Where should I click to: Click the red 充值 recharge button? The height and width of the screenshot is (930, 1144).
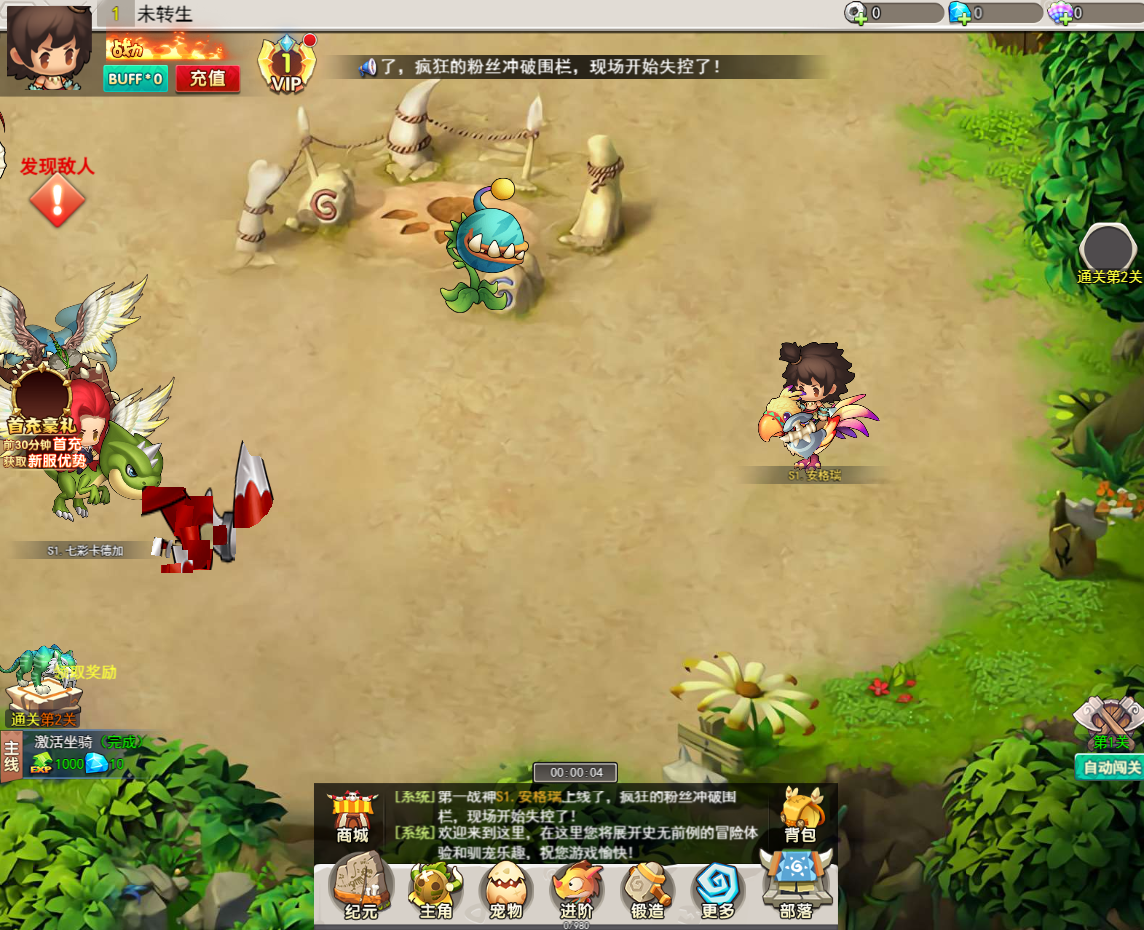click(x=208, y=79)
